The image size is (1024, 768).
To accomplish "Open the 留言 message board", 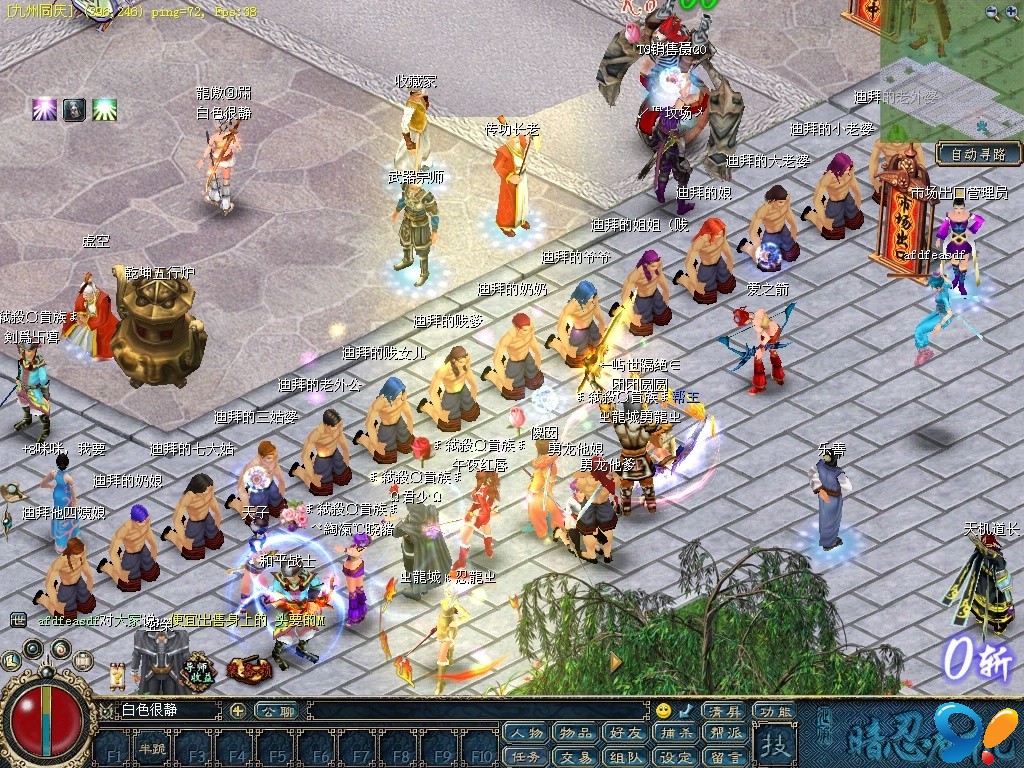I will 726,757.
